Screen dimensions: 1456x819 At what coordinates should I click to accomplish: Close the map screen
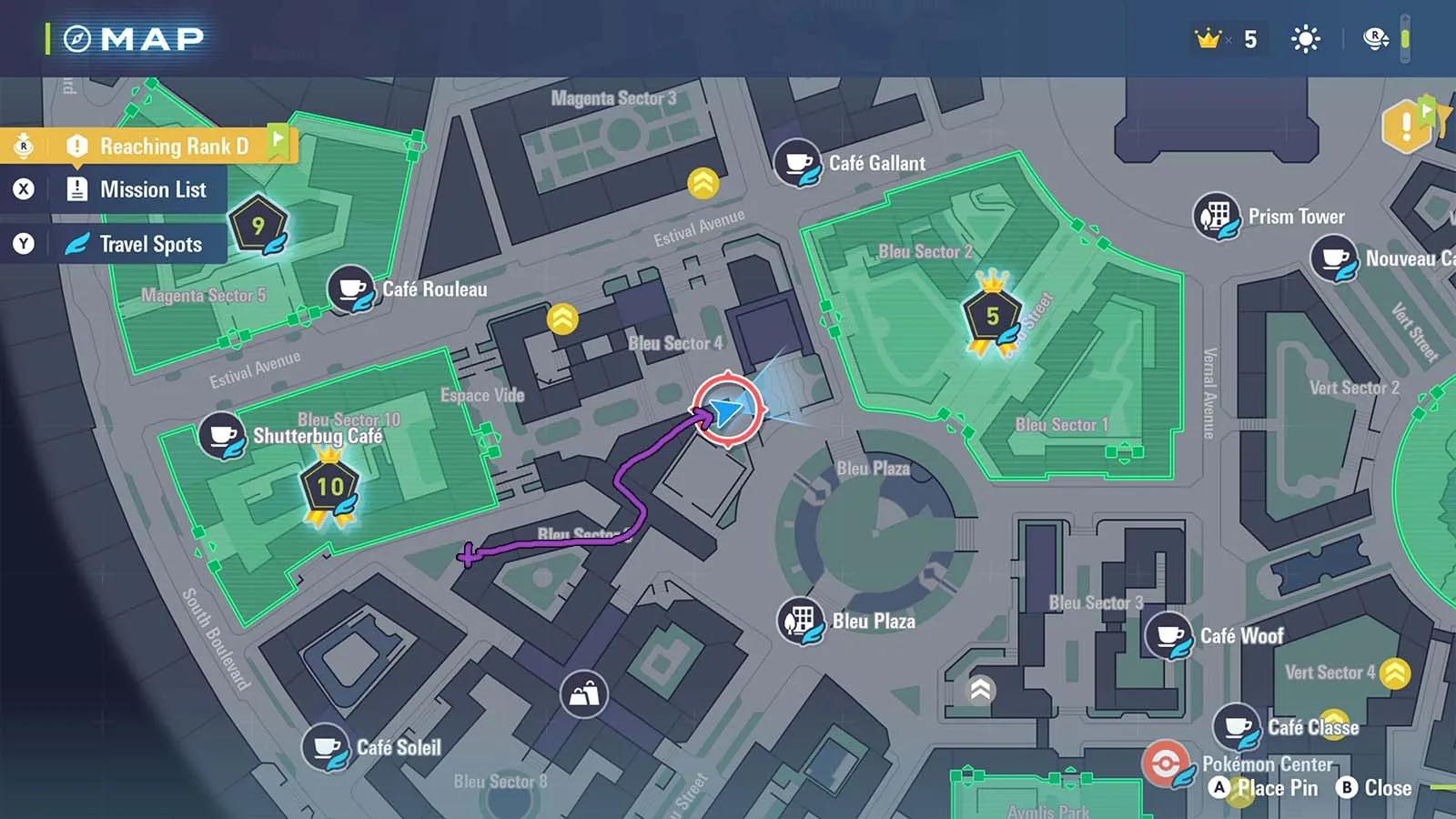point(1375,788)
